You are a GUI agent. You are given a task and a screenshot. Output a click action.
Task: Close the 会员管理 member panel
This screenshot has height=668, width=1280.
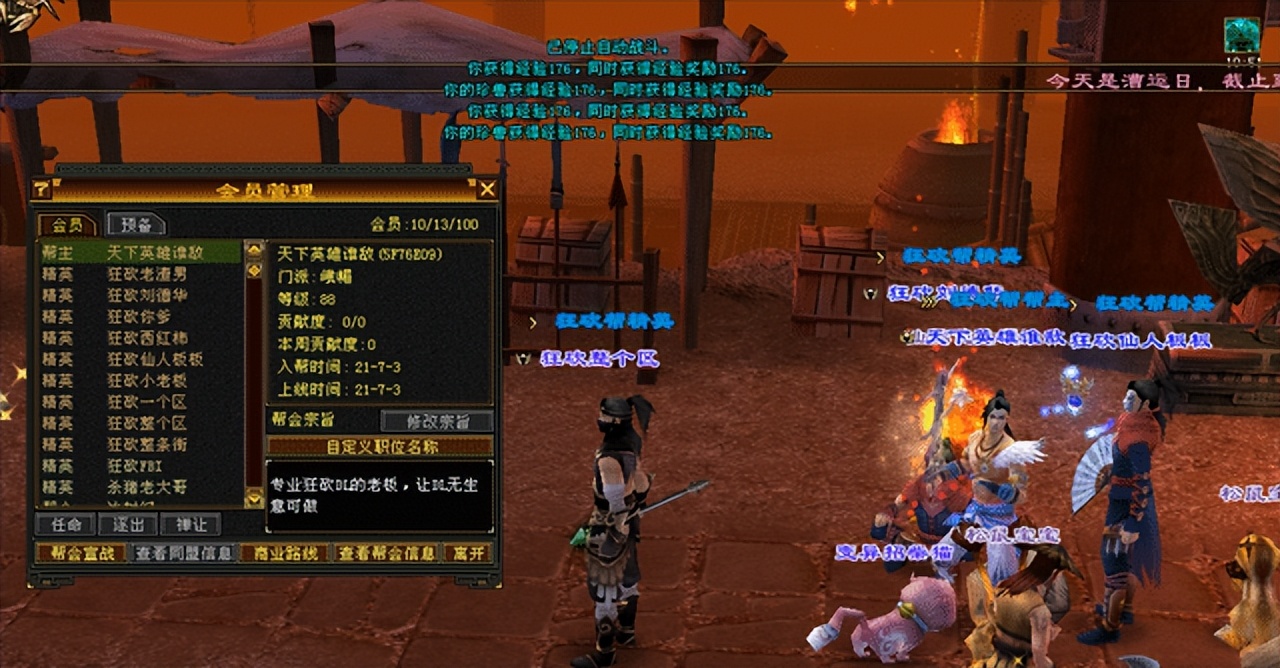(x=487, y=189)
